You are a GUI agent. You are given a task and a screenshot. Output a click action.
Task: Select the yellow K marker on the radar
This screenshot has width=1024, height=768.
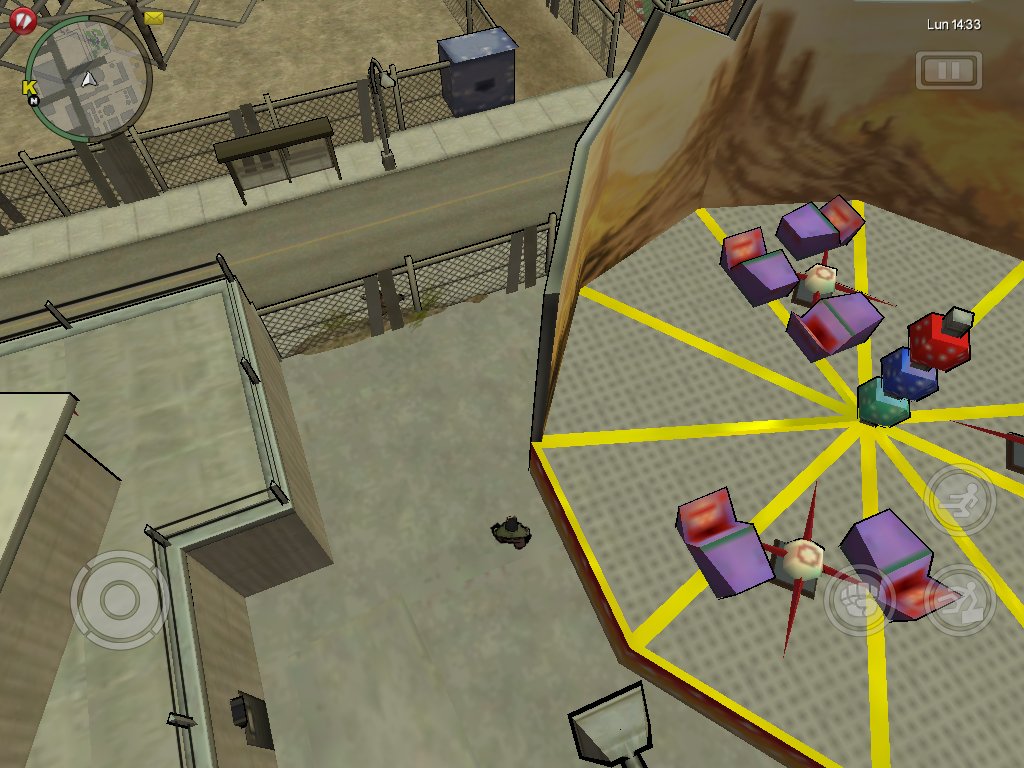pos(28,88)
